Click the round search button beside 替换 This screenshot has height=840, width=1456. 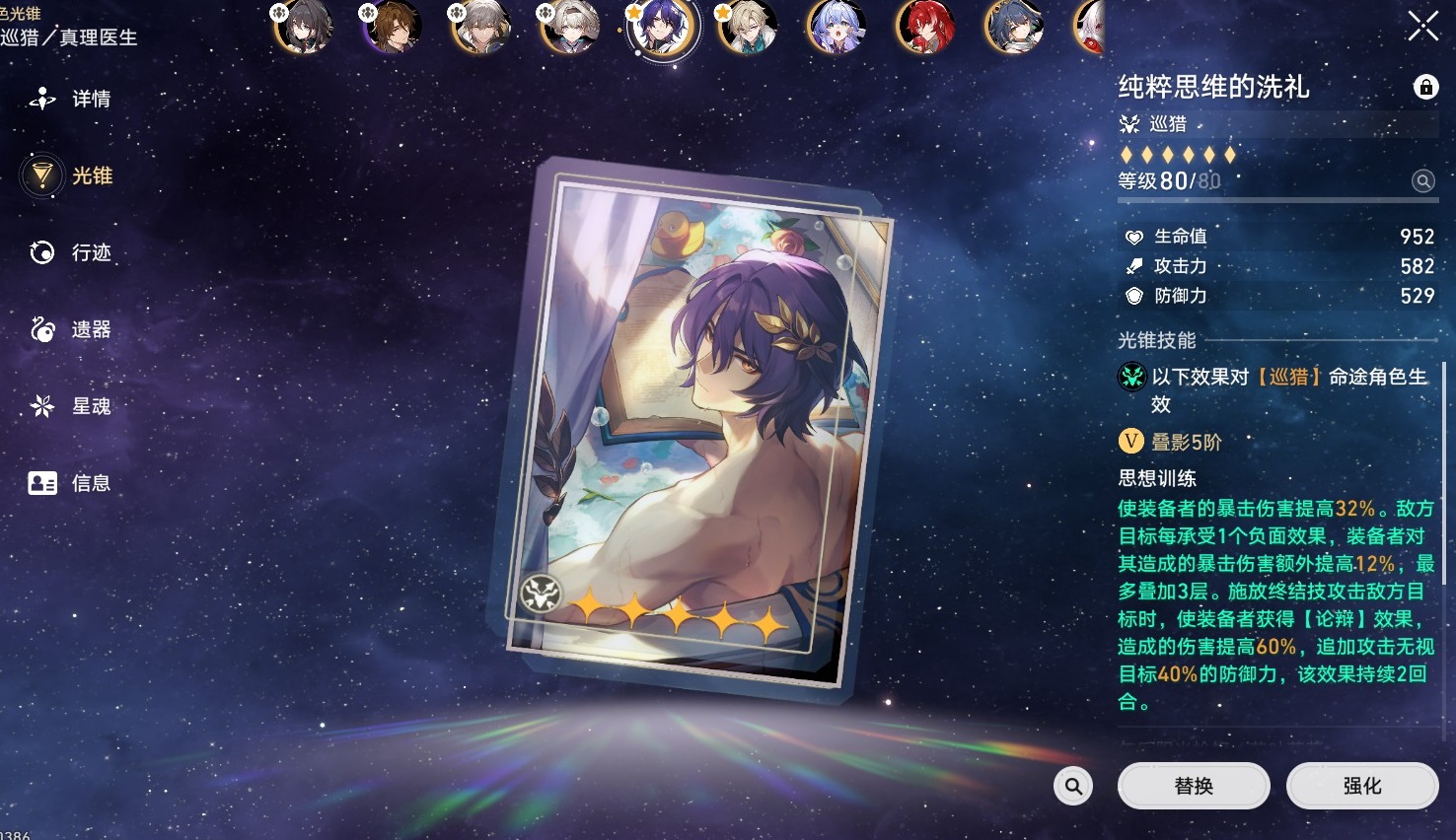click(1073, 786)
